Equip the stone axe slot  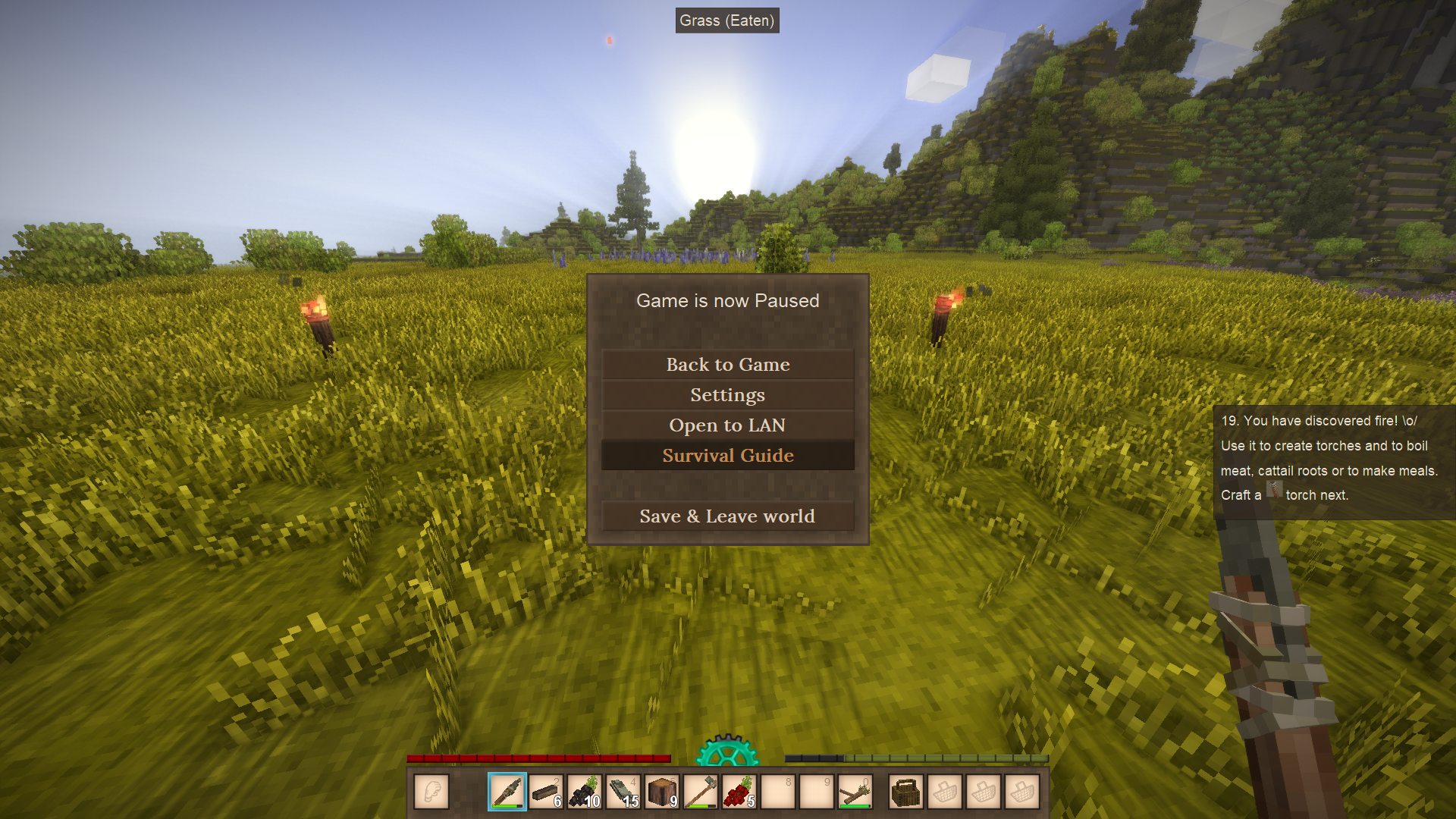coord(700,792)
